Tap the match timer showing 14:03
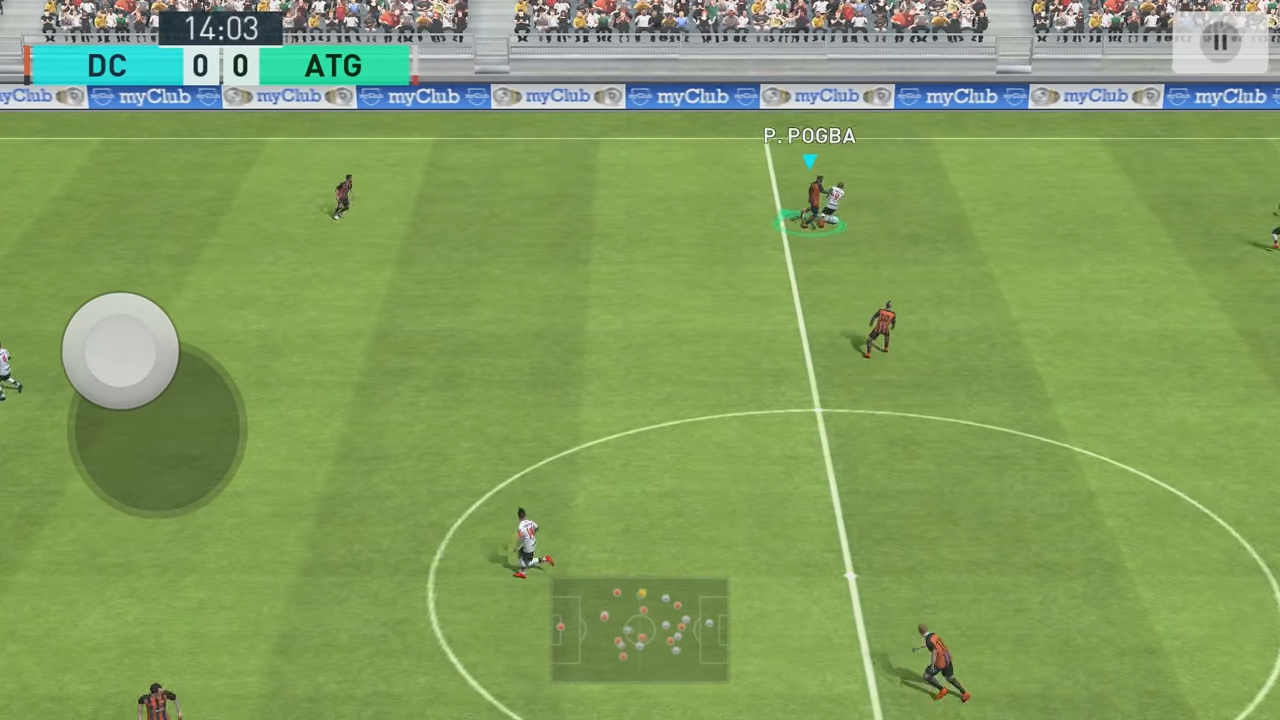Screen dimensions: 1280x720 tap(220, 28)
